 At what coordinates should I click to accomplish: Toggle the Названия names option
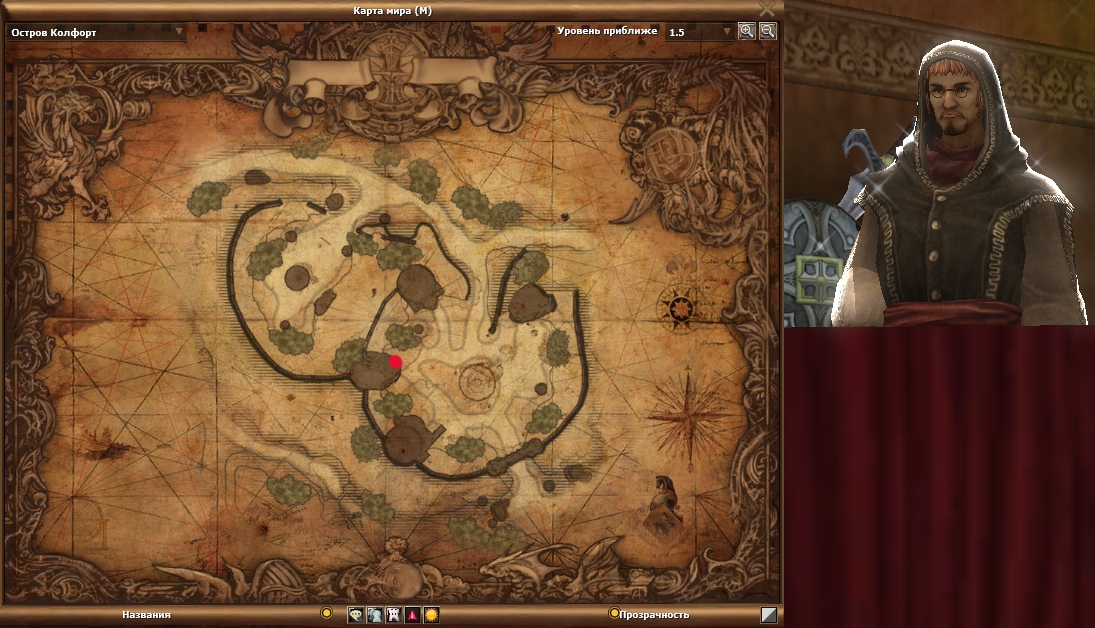click(326, 613)
